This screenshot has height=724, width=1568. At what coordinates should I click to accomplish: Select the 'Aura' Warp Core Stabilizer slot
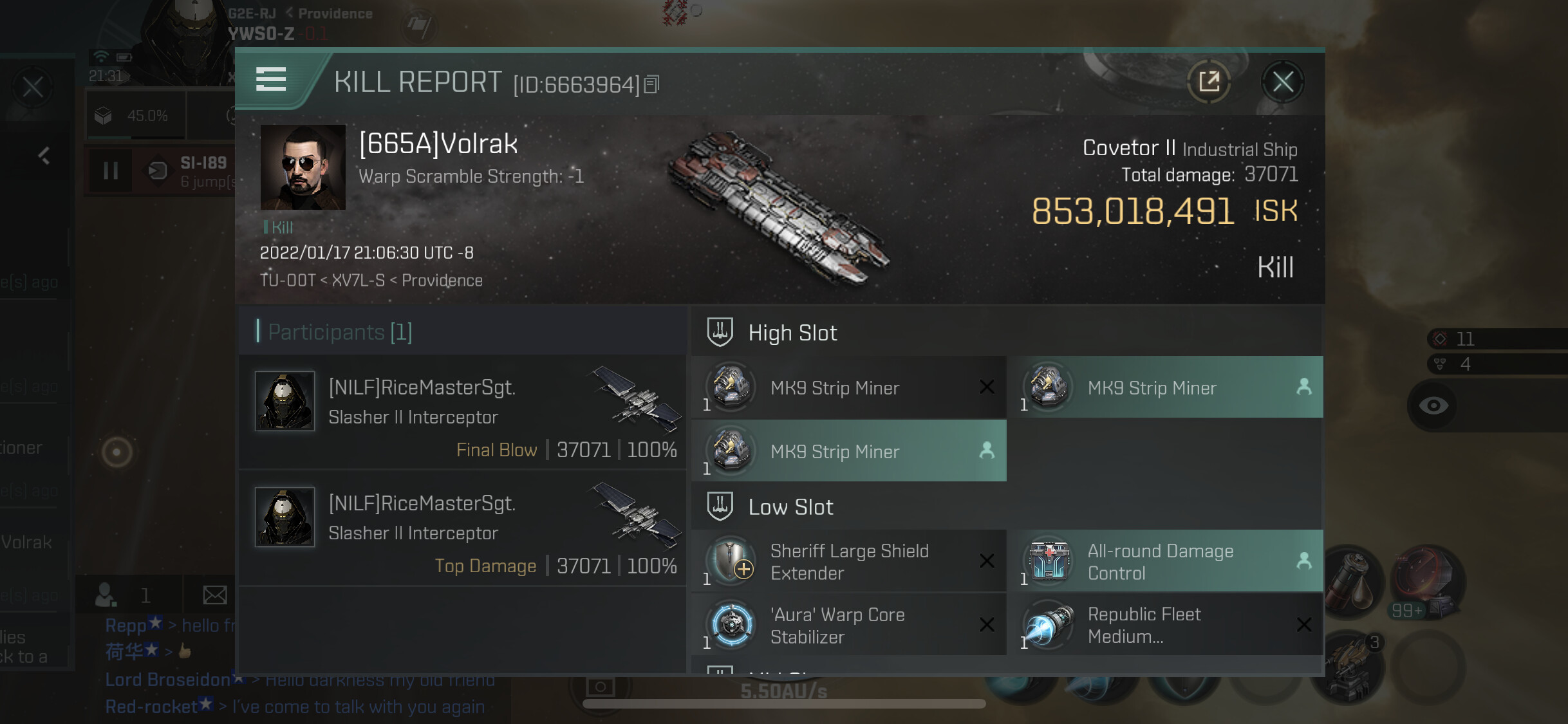point(848,625)
